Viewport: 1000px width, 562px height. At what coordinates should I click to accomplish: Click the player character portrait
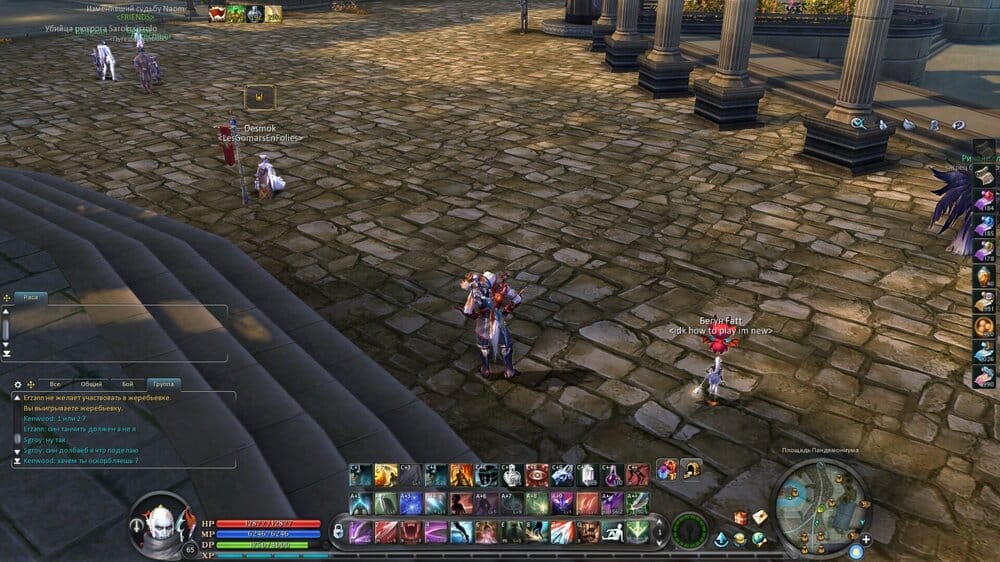click(160, 521)
